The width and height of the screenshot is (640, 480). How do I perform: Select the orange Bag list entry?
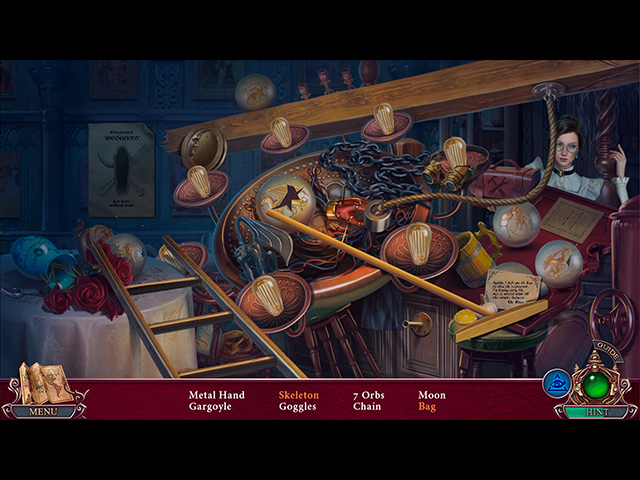(x=427, y=407)
